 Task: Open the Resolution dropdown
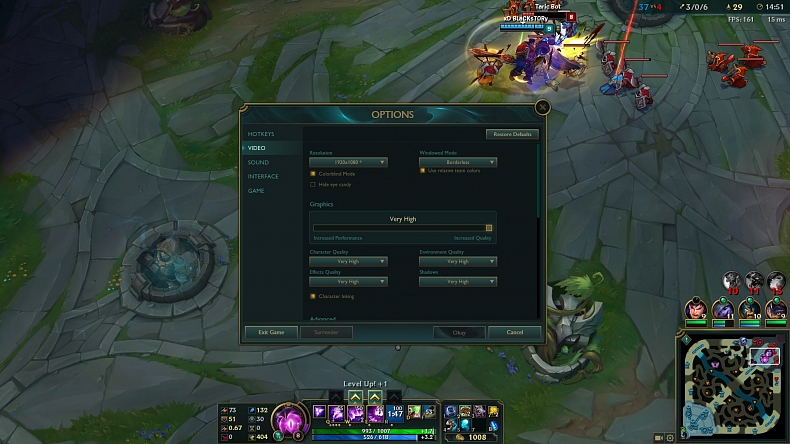click(x=348, y=162)
